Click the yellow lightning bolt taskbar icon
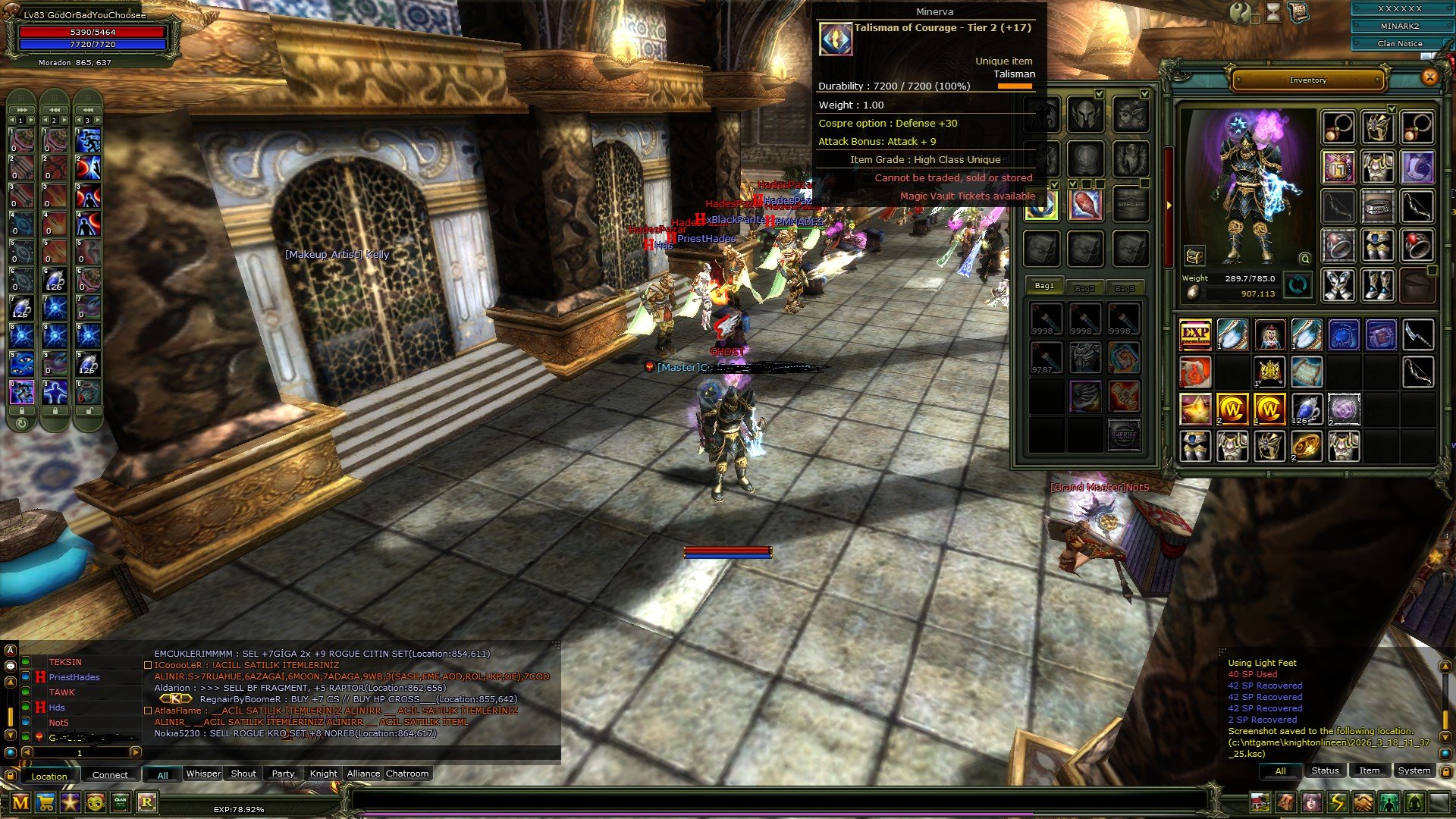This screenshot has width=1456, height=819. (x=1338, y=802)
